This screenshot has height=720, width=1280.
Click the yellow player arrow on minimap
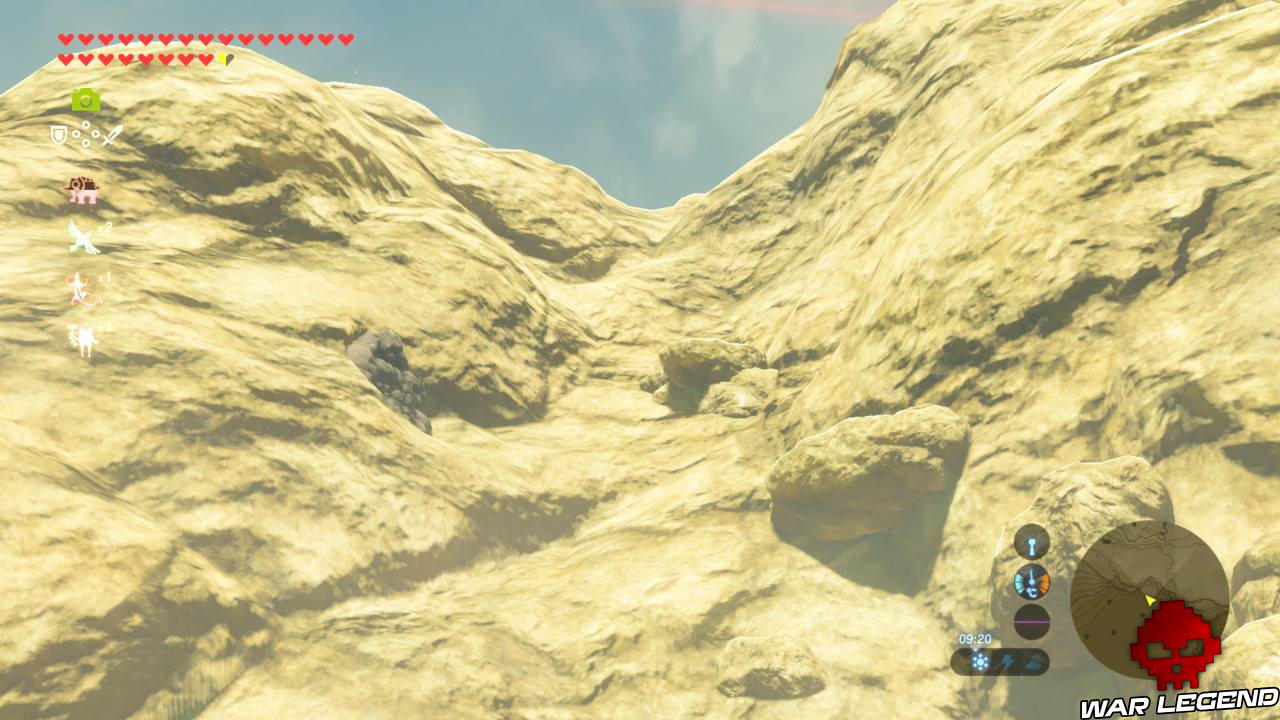pyautogui.click(x=1150, y=601)
